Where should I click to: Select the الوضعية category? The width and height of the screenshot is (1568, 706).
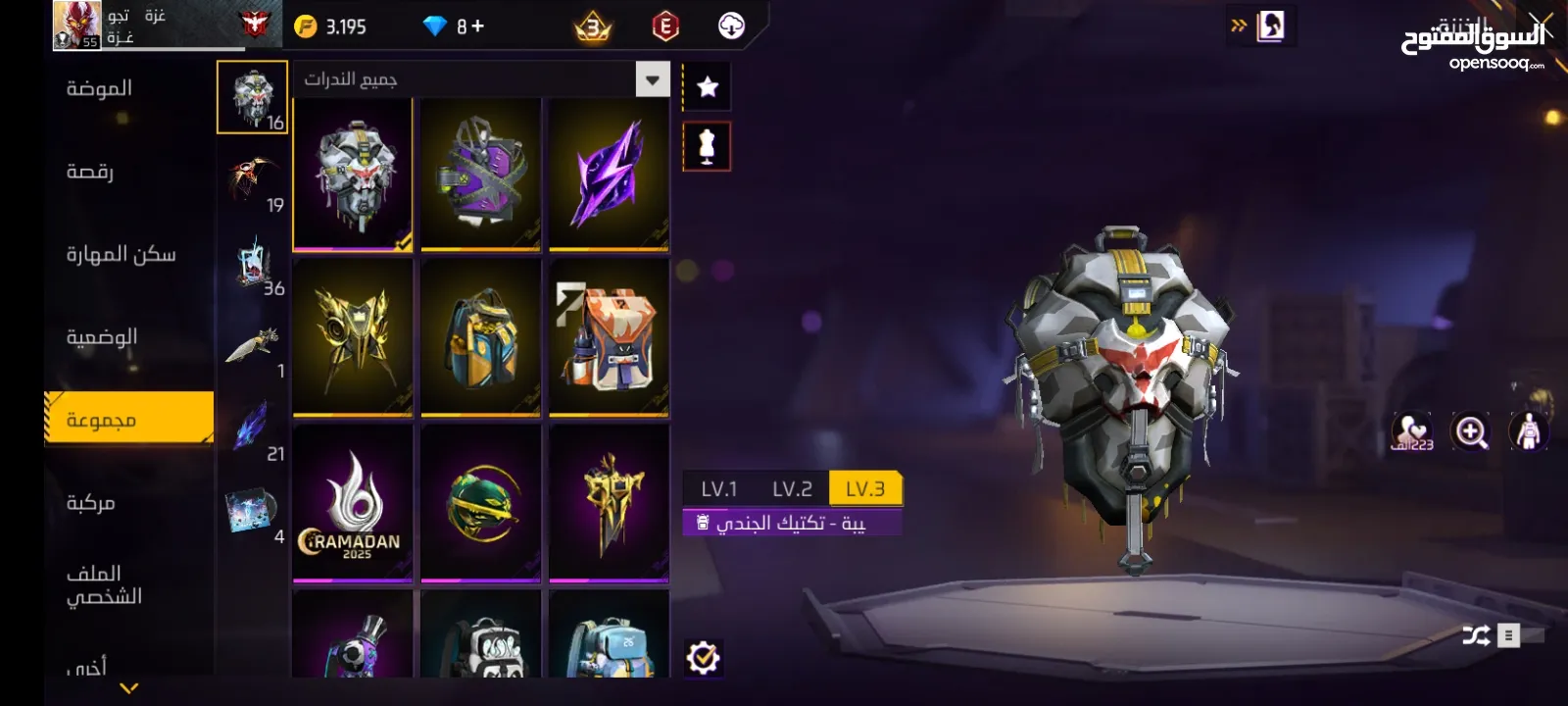coord(102,337)
